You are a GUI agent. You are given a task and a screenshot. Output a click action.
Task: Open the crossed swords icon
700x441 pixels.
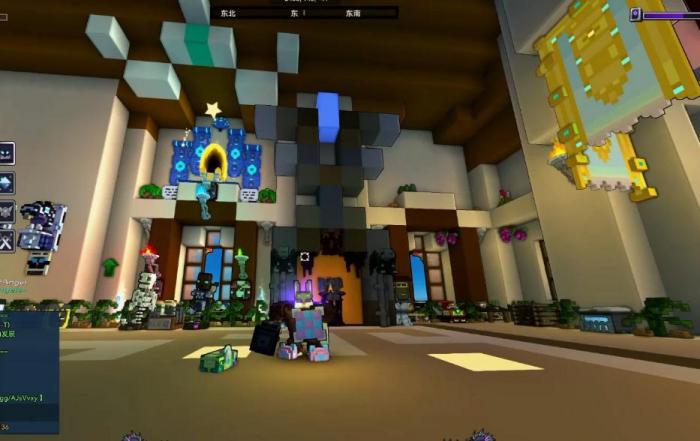point(6,241)
